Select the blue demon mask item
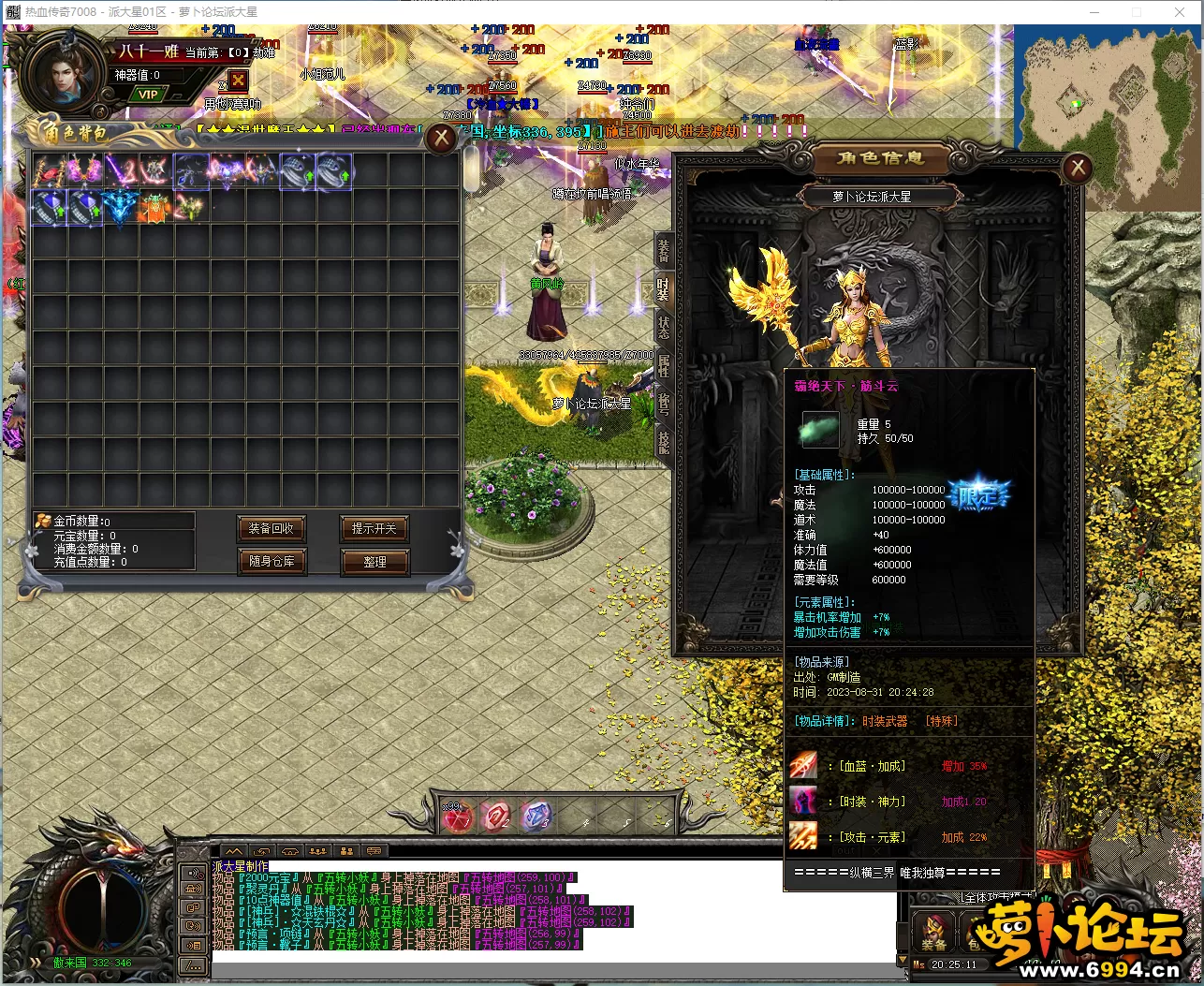Screen dimensions: 1204x986 tap(120, 207)
